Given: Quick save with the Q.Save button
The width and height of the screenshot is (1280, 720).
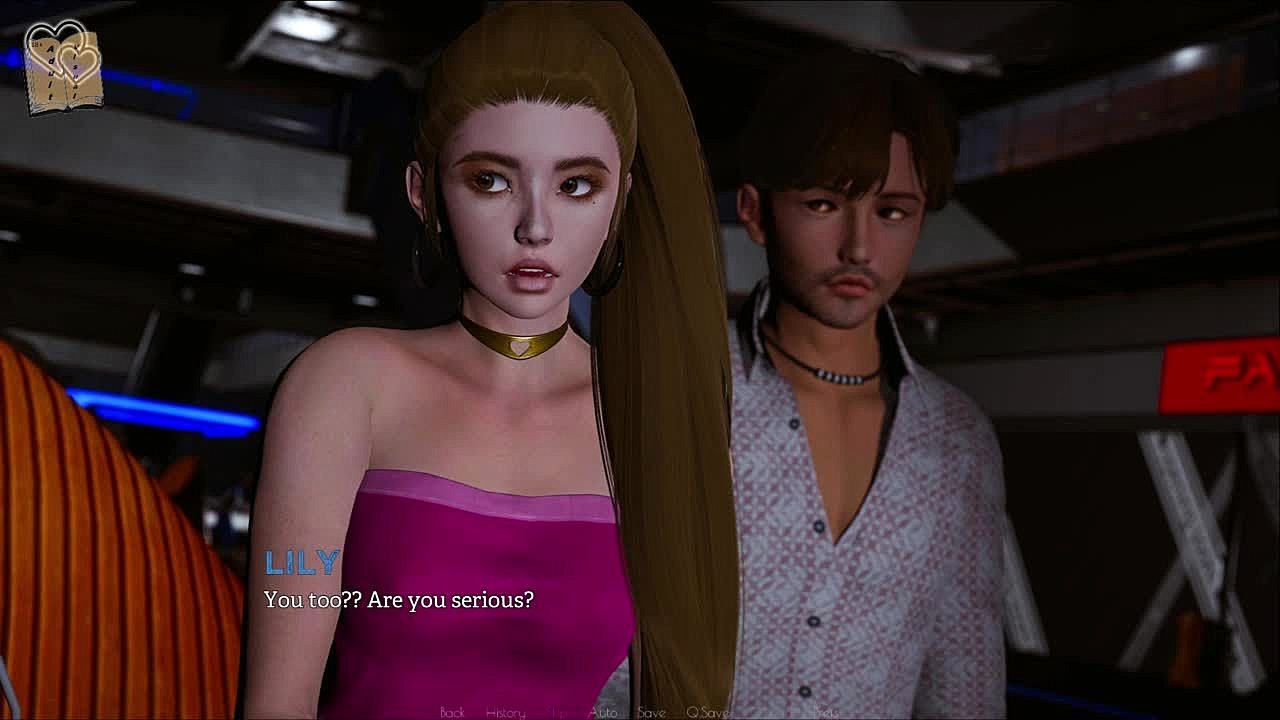Looking at the screenshot, I should pyautogui.click(x=707, y=712).
